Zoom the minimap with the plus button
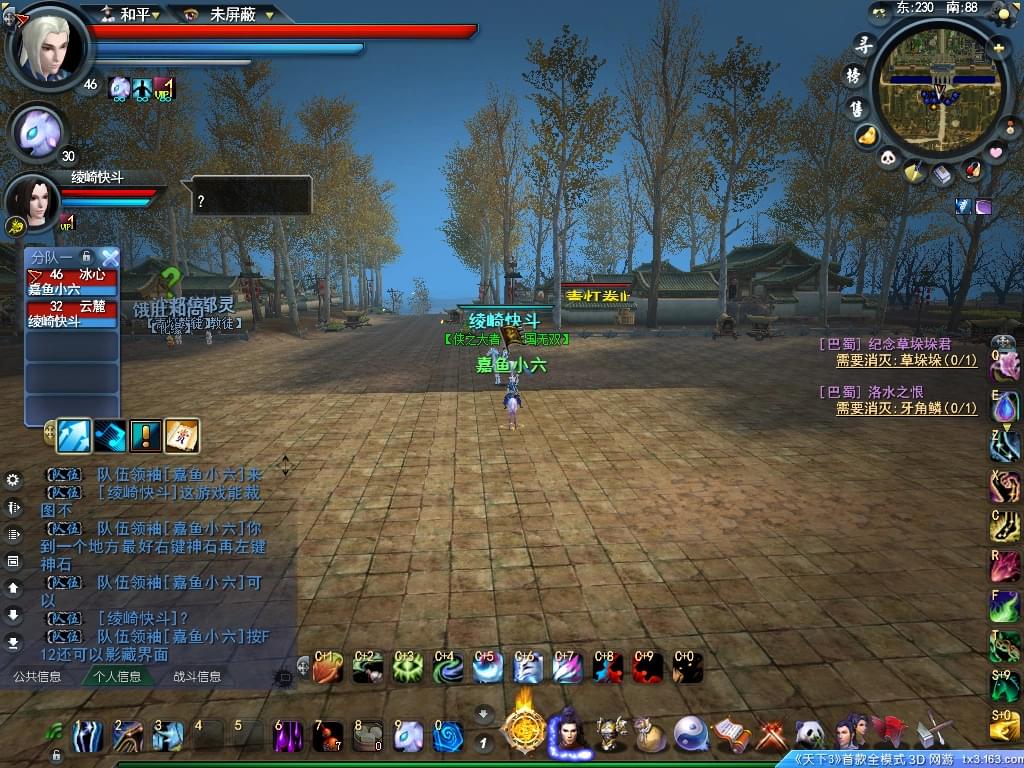Image resolution: width=1024 pixels, height=768 pixels. pos(997,46)
